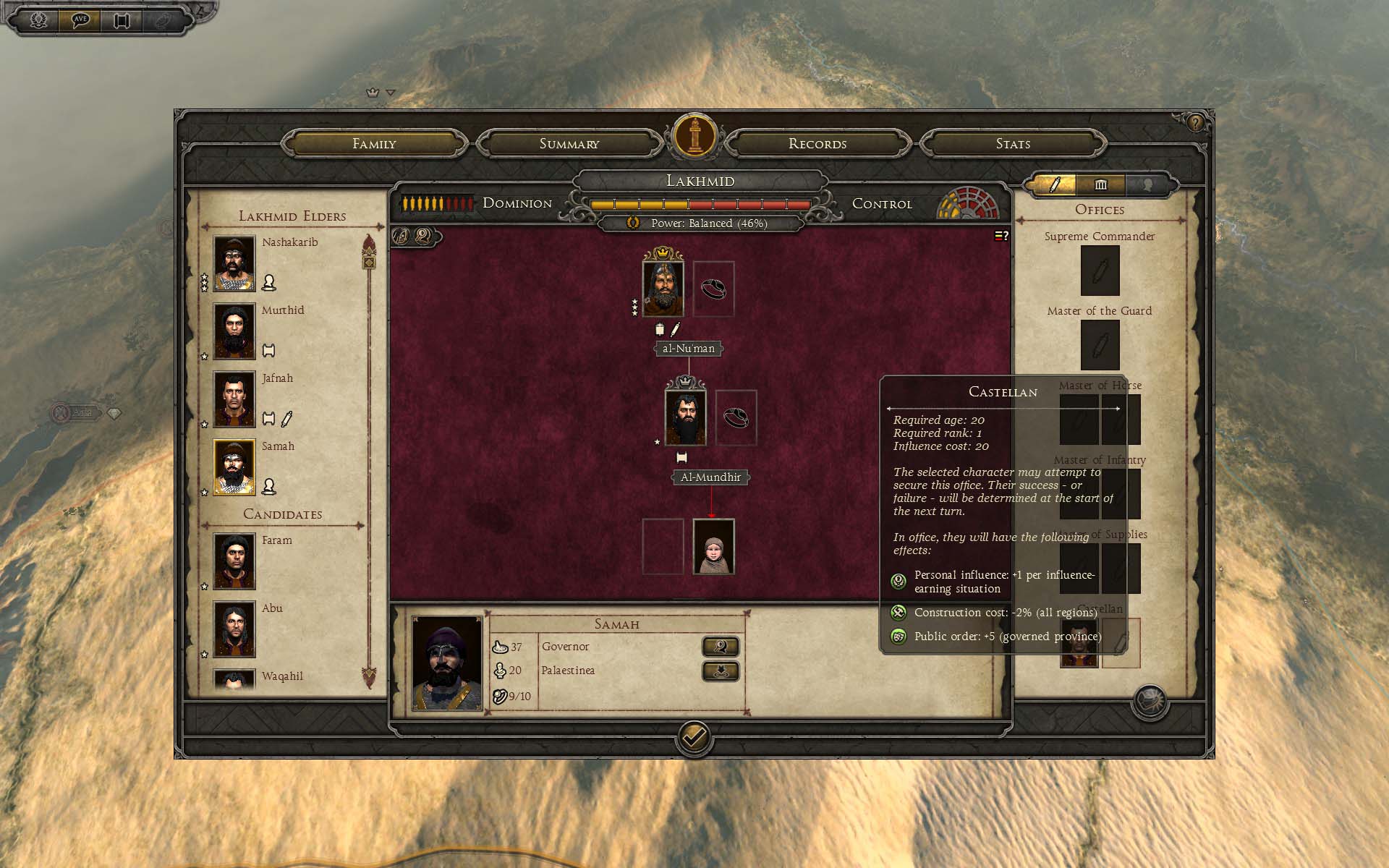Select al-Nu'man's portrait in family tree
The height and width of the screenshot is (868, 1389).
[663, 289]
